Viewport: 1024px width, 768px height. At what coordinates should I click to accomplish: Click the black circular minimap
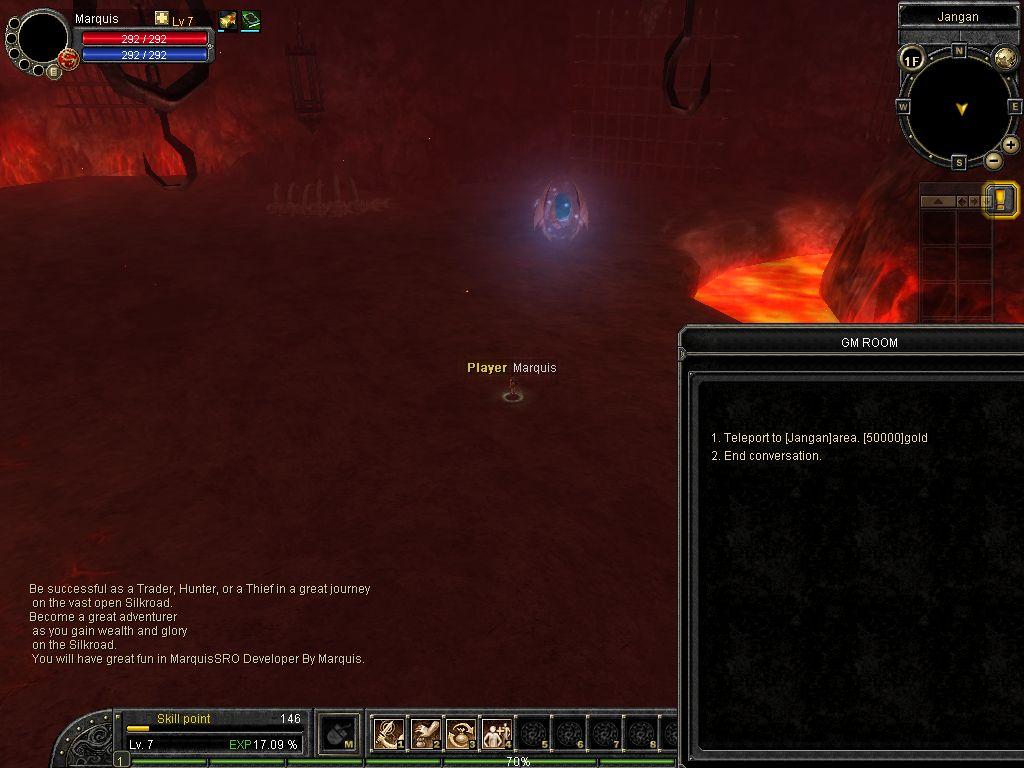959,106
